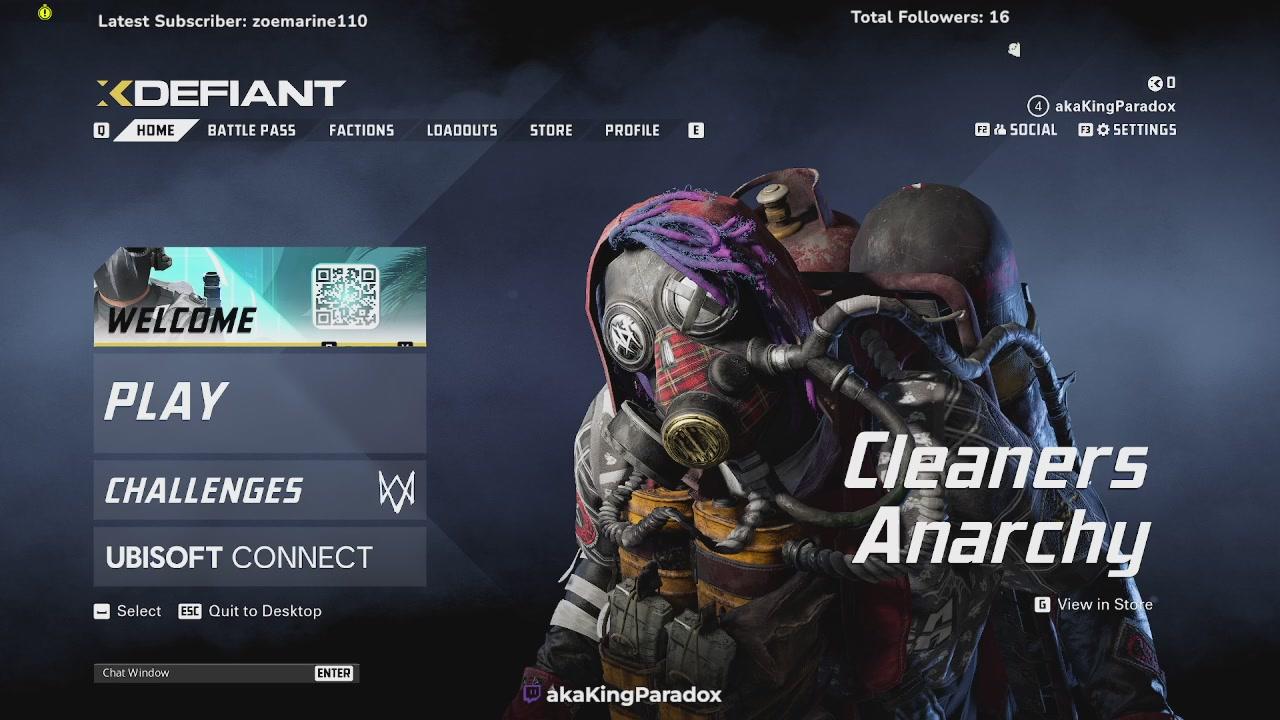Click View in Store for Cleaners Anarchy
1280x720 pixels.
[1100, 604]
